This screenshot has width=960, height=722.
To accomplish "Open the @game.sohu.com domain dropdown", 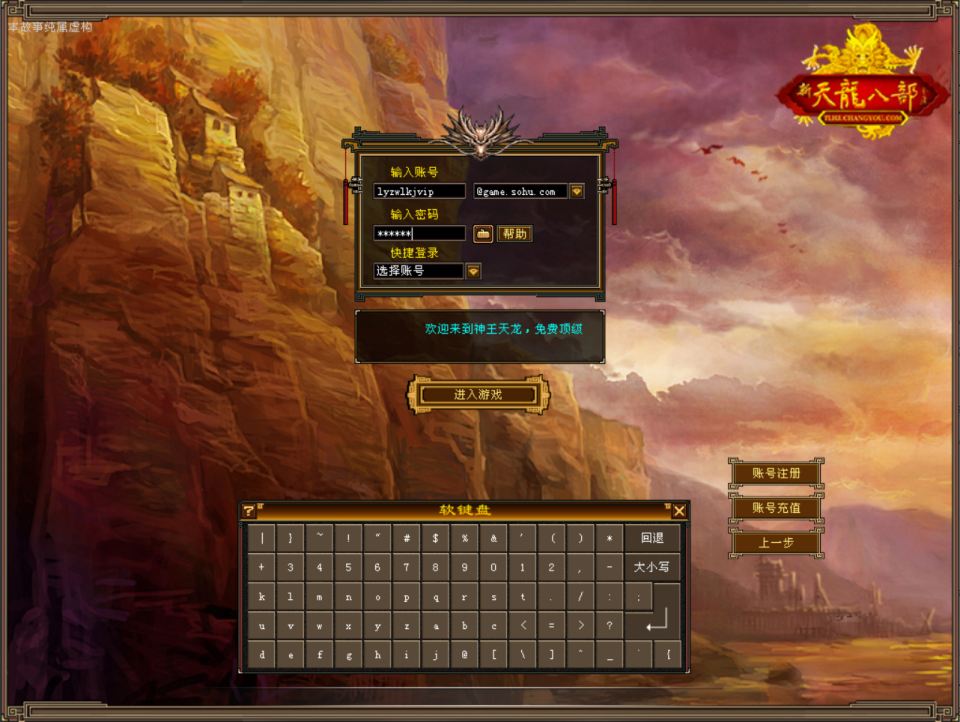I will click(x=577, y=191).
